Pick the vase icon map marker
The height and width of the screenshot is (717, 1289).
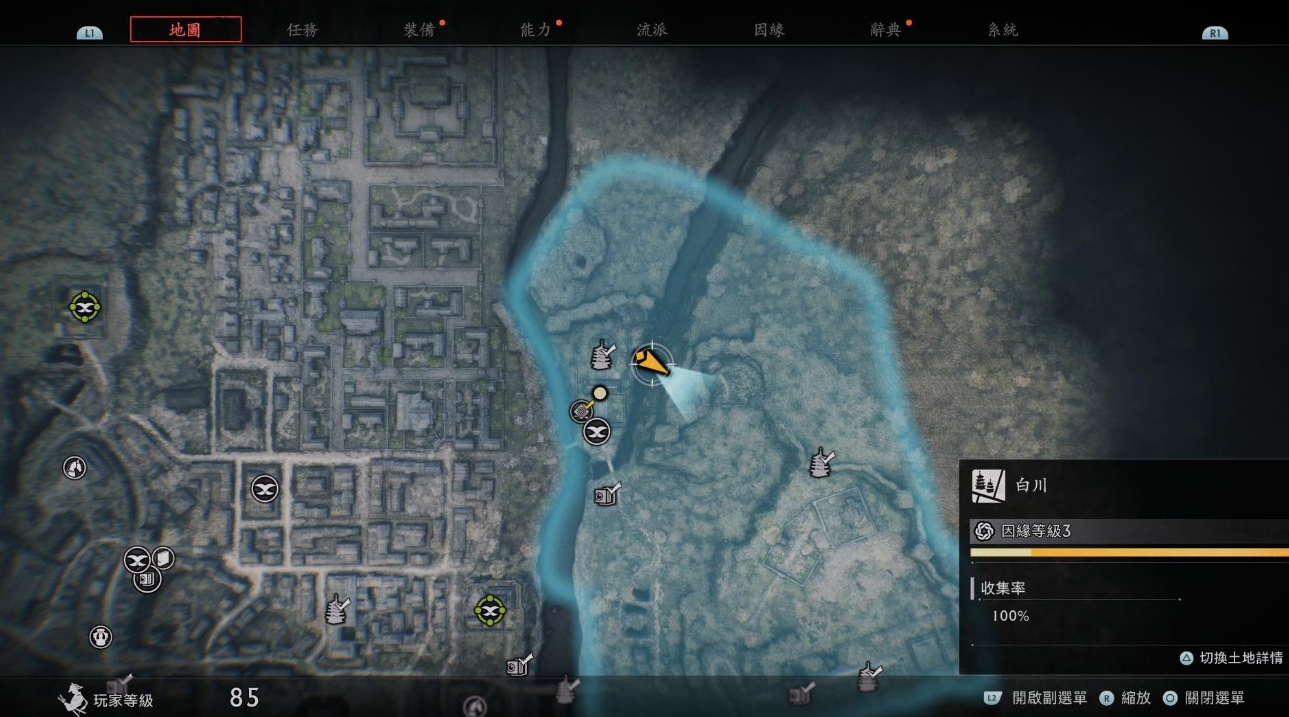coord(100,636)
